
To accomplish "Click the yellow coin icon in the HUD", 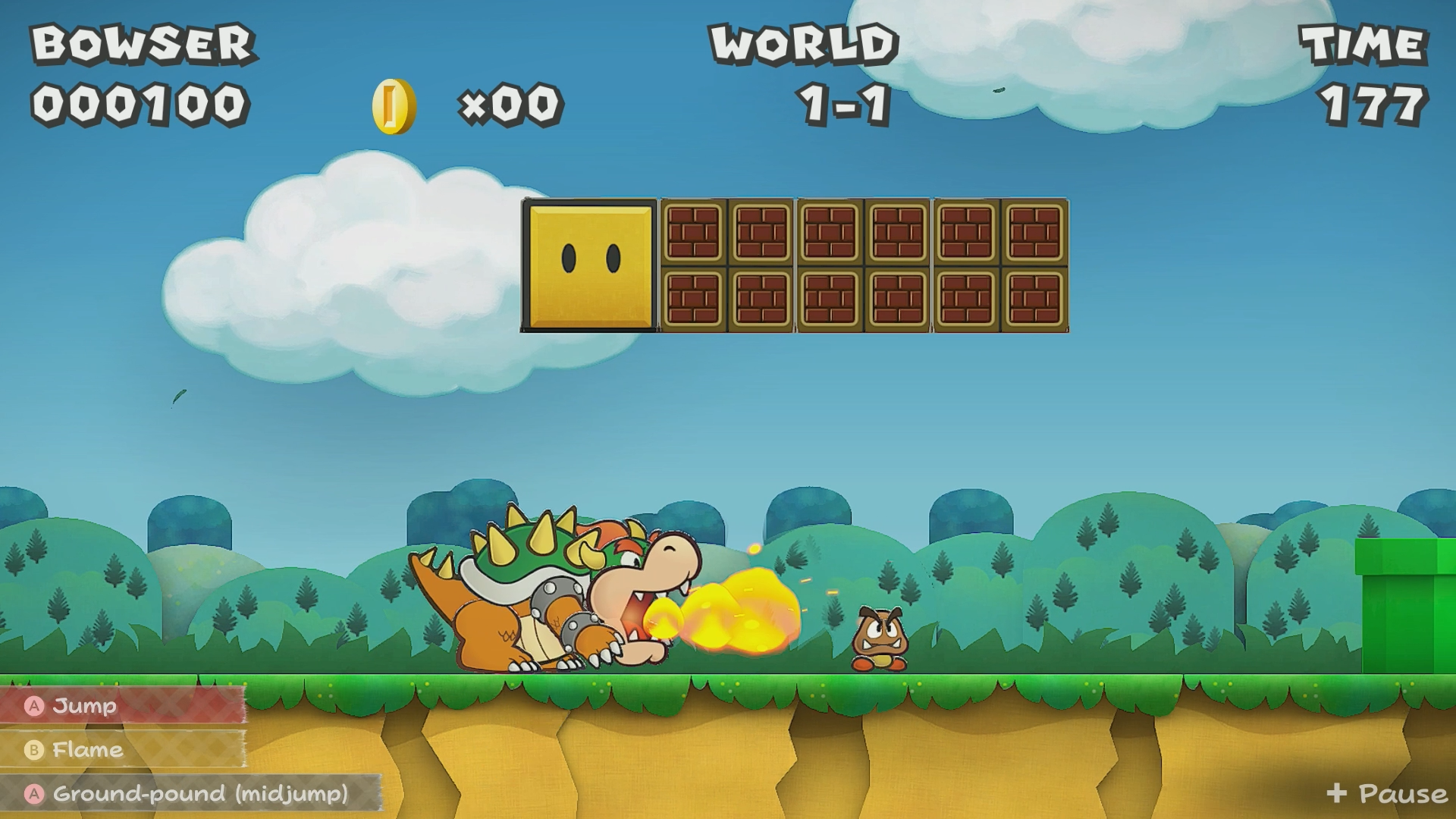I will tap(393, 106).
